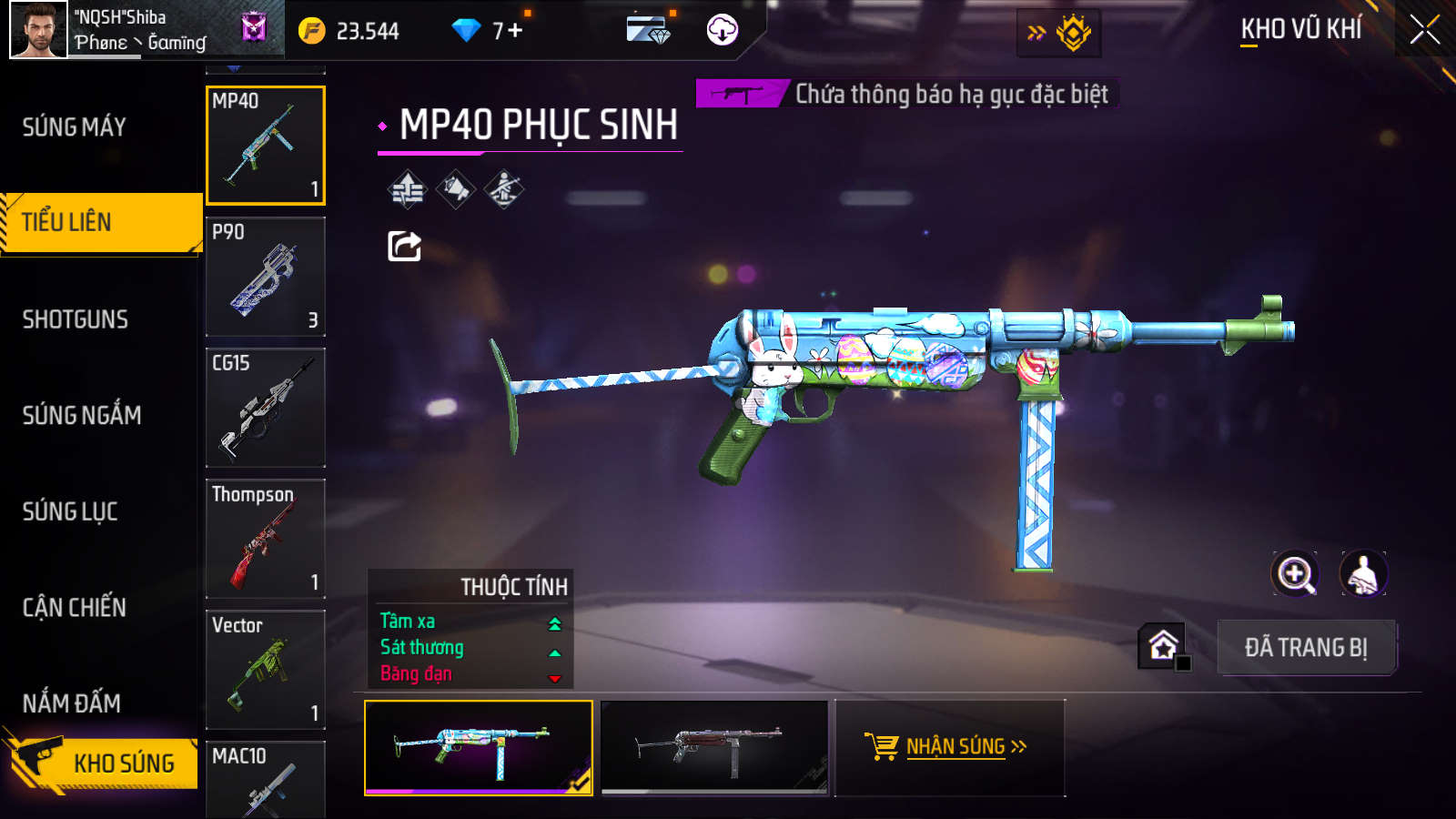Zoom in with the magnifier icon
Screen dimensions: 1456x819
(1295, 574)
